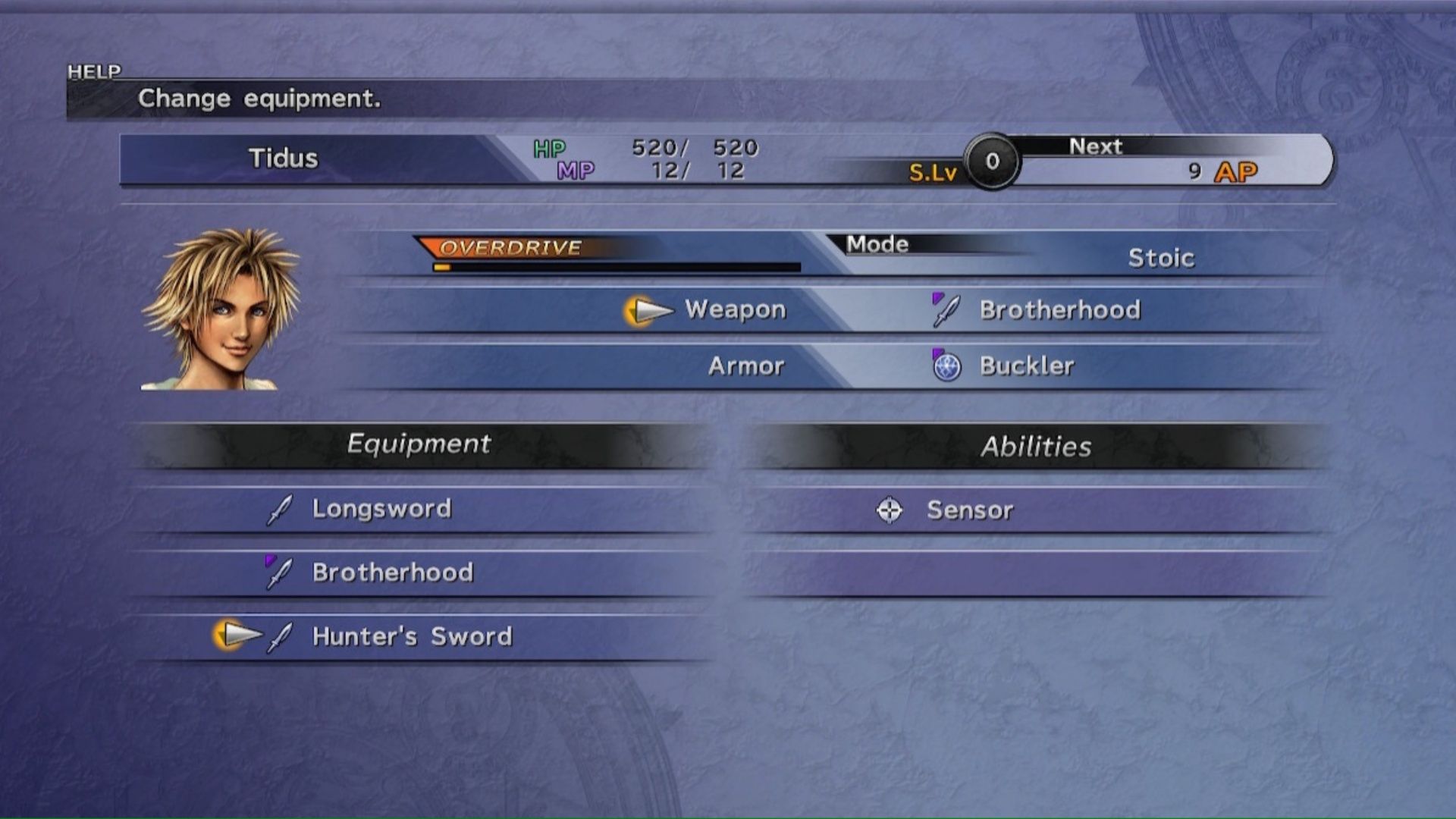Expand the Weapon slot to change weapons
Screen dimensions: 1456x819
(733, 309)
